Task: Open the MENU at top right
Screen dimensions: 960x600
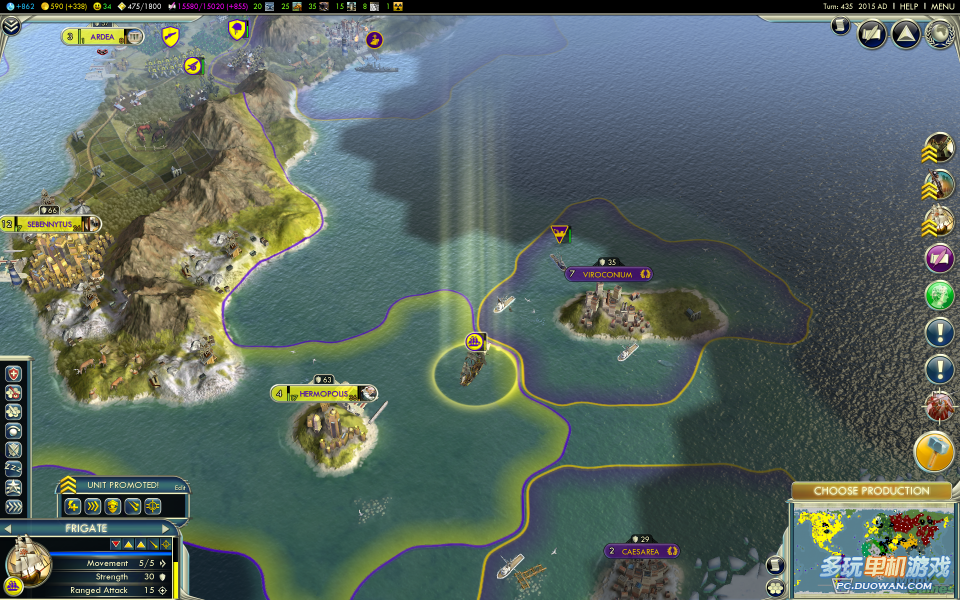Action: (942, 6)
